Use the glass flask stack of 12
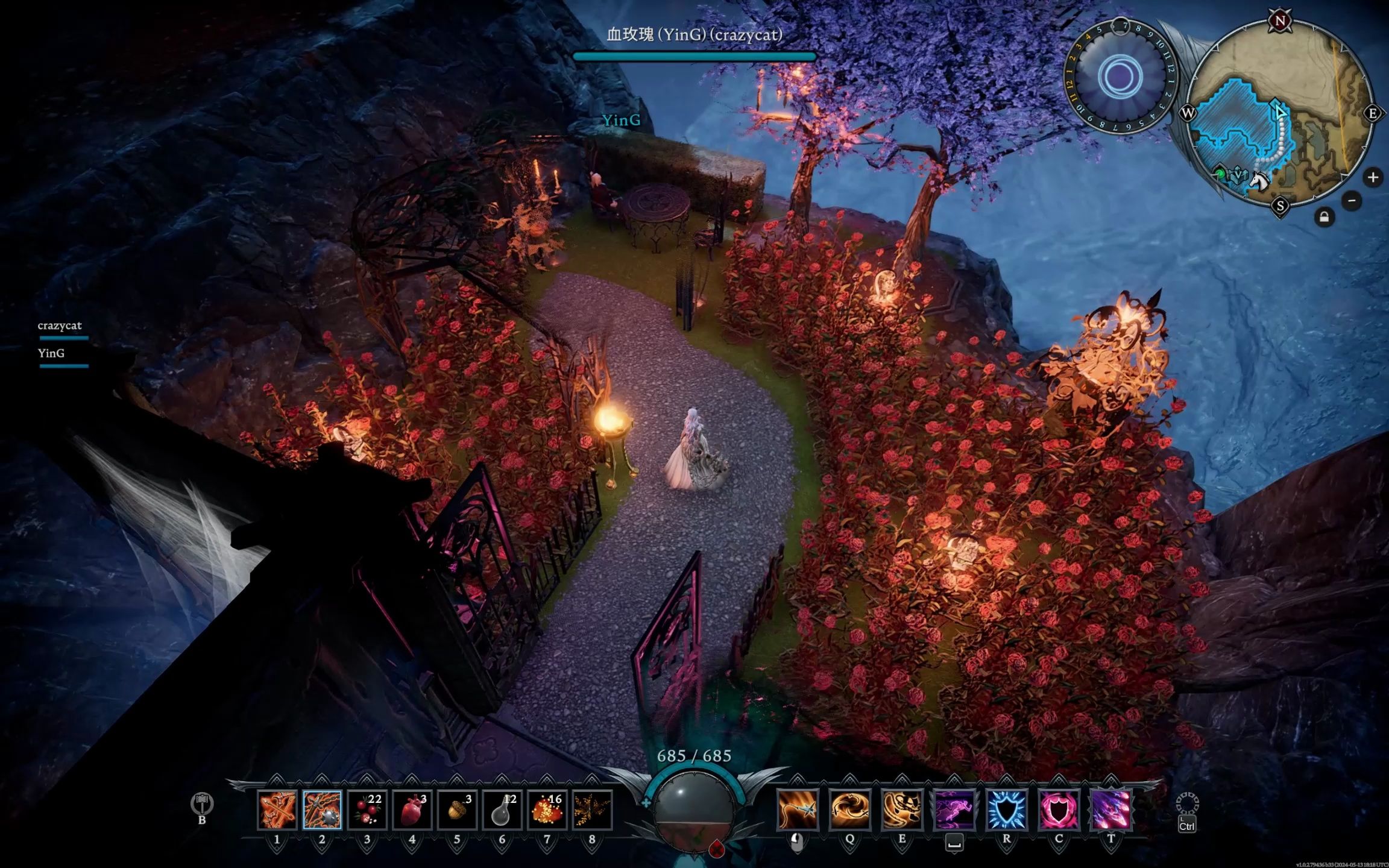The height and width of the screenshot is (868, 1389). click(502, 810)
